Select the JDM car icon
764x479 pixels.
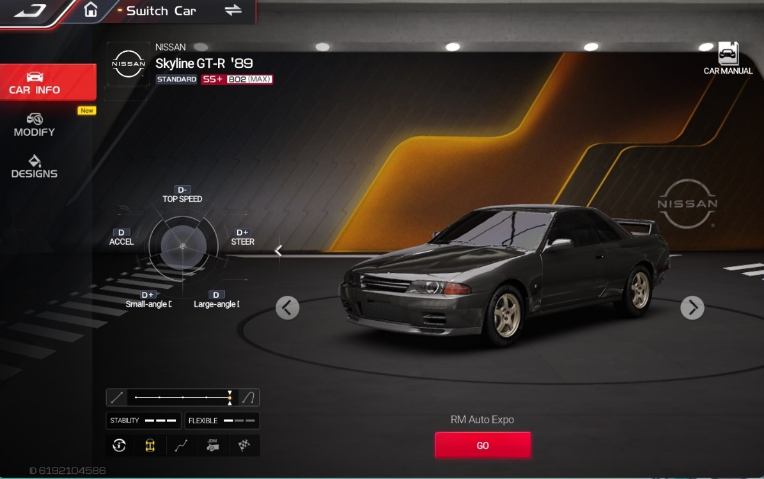(x=212, y=446)
